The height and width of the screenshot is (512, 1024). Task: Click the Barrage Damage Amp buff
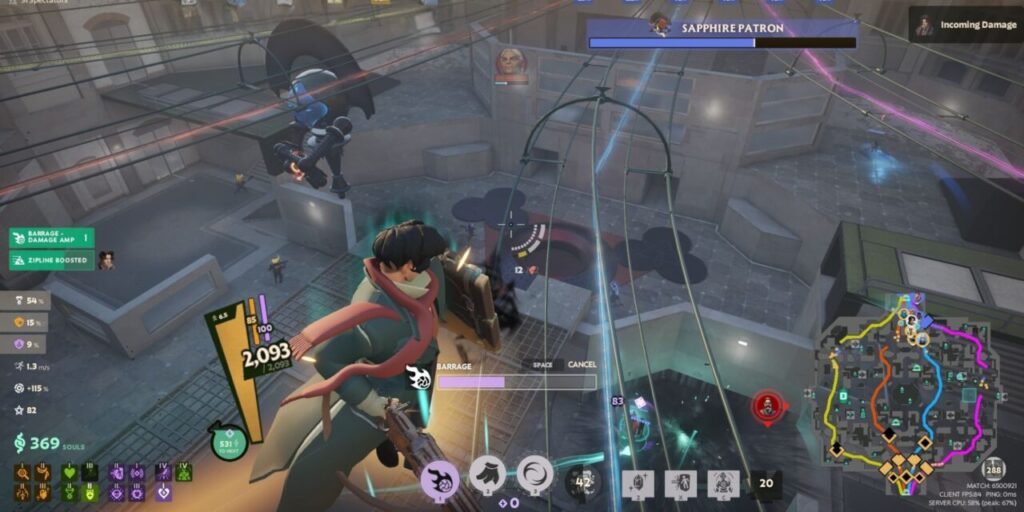point(51,238)
